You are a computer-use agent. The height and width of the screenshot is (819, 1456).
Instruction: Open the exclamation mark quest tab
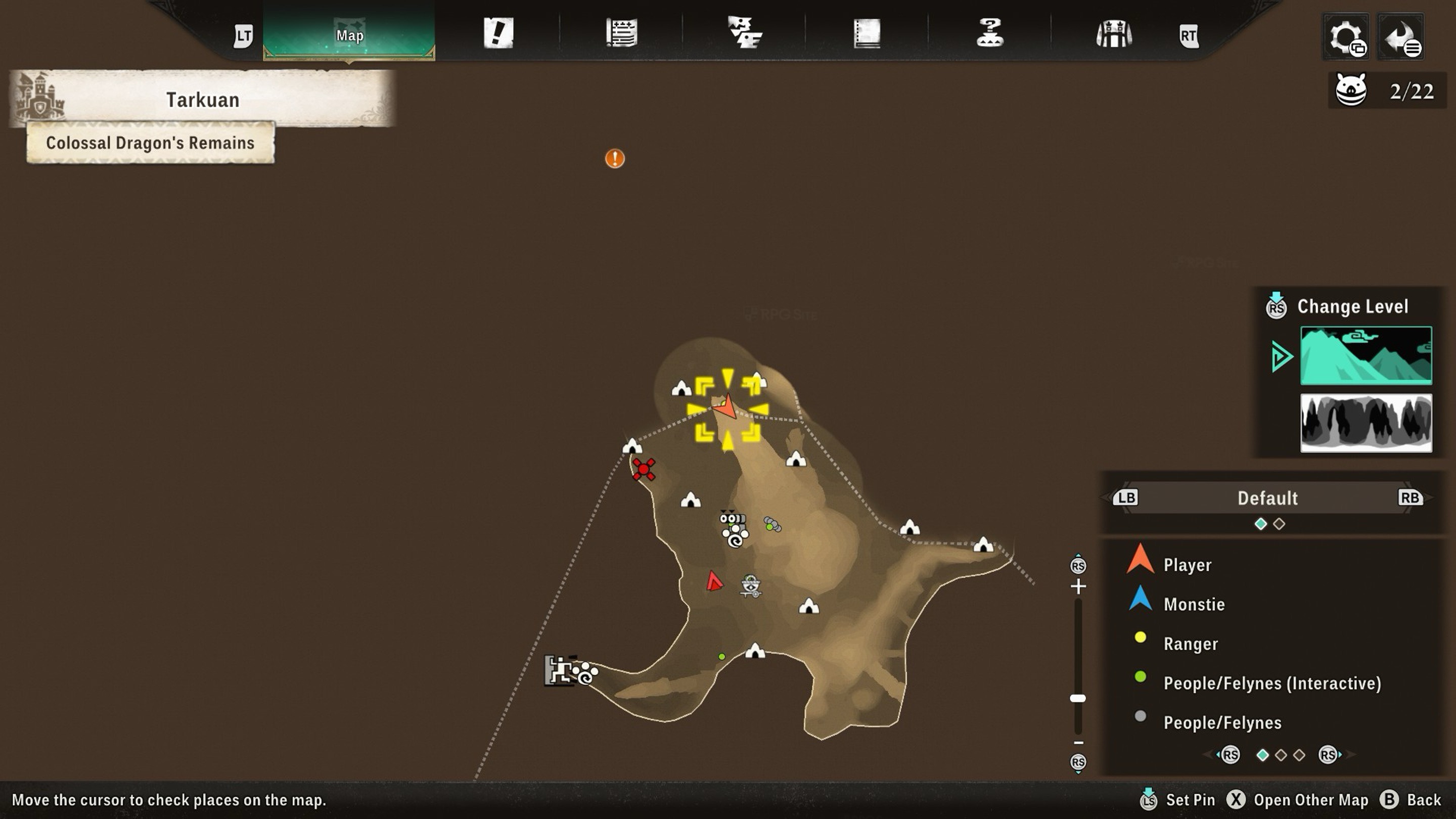pos(498,33)
